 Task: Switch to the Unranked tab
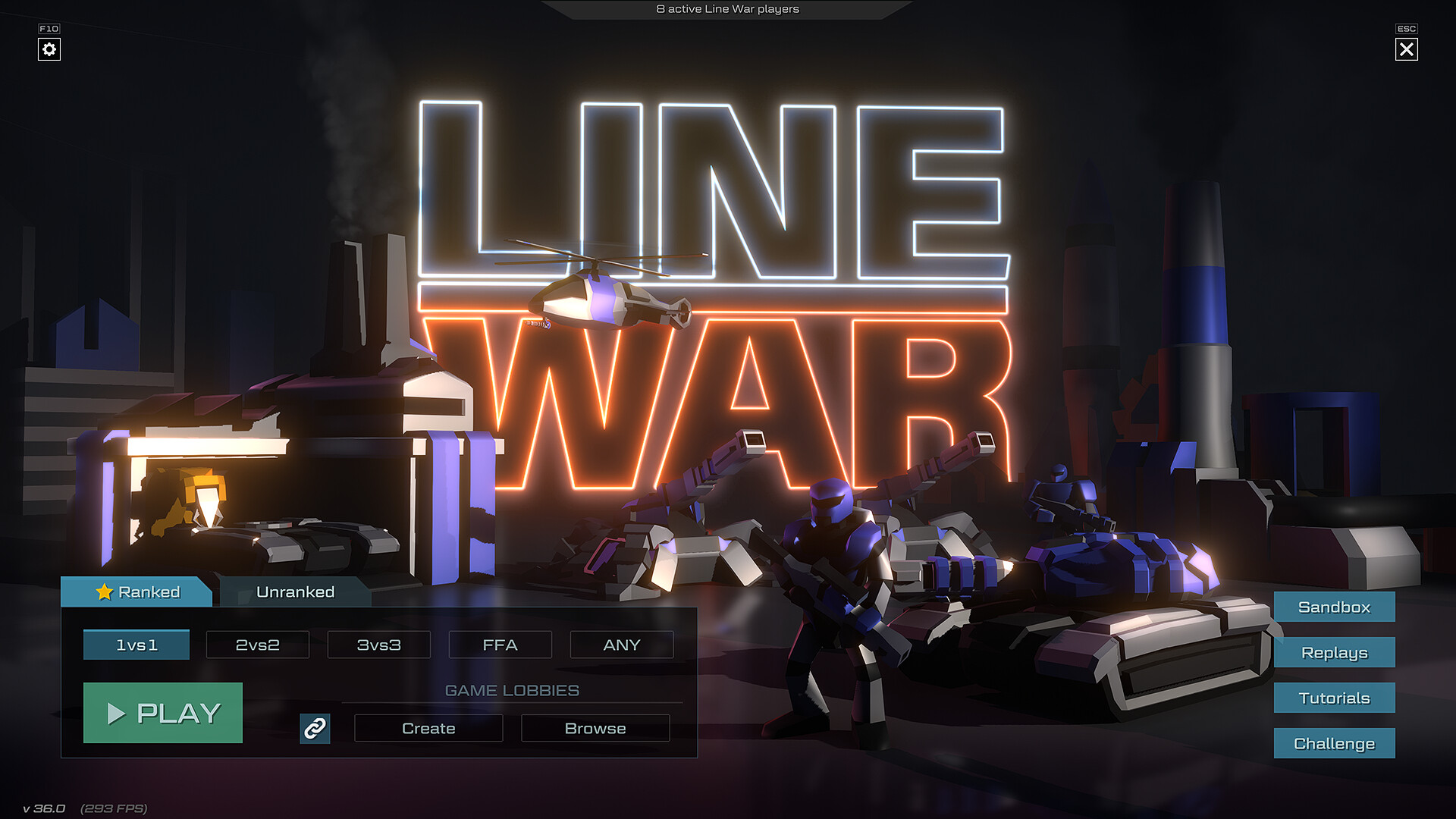click(294, 591)
